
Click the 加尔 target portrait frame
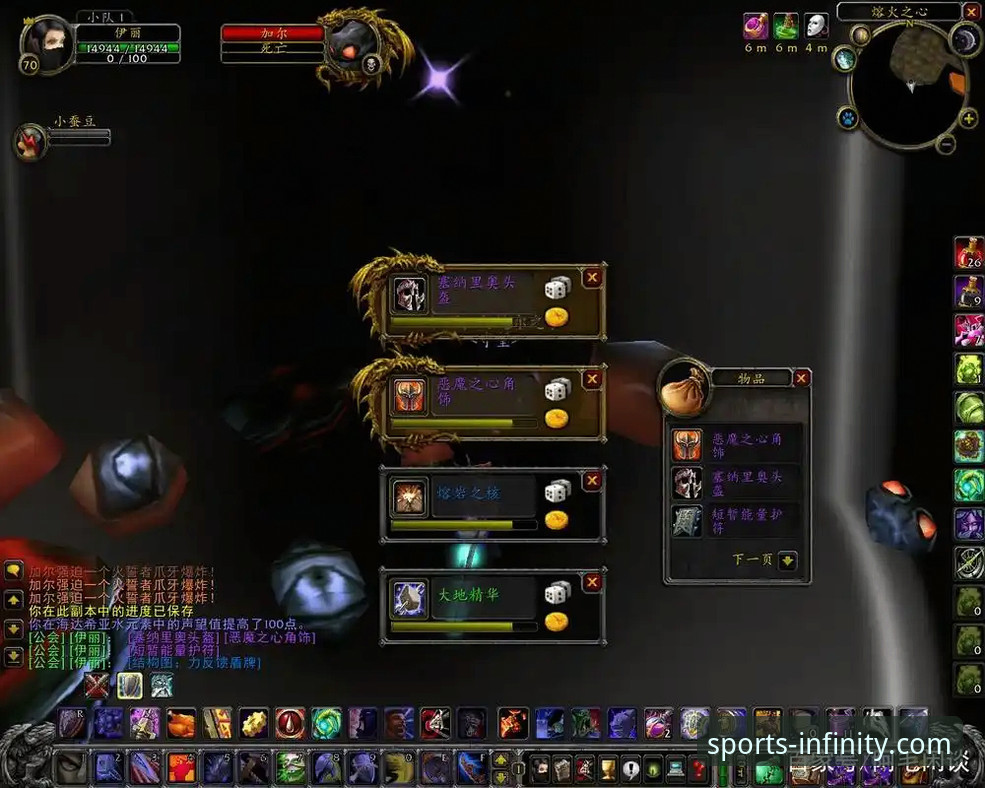pyautogui.click(x=356, y=45)
